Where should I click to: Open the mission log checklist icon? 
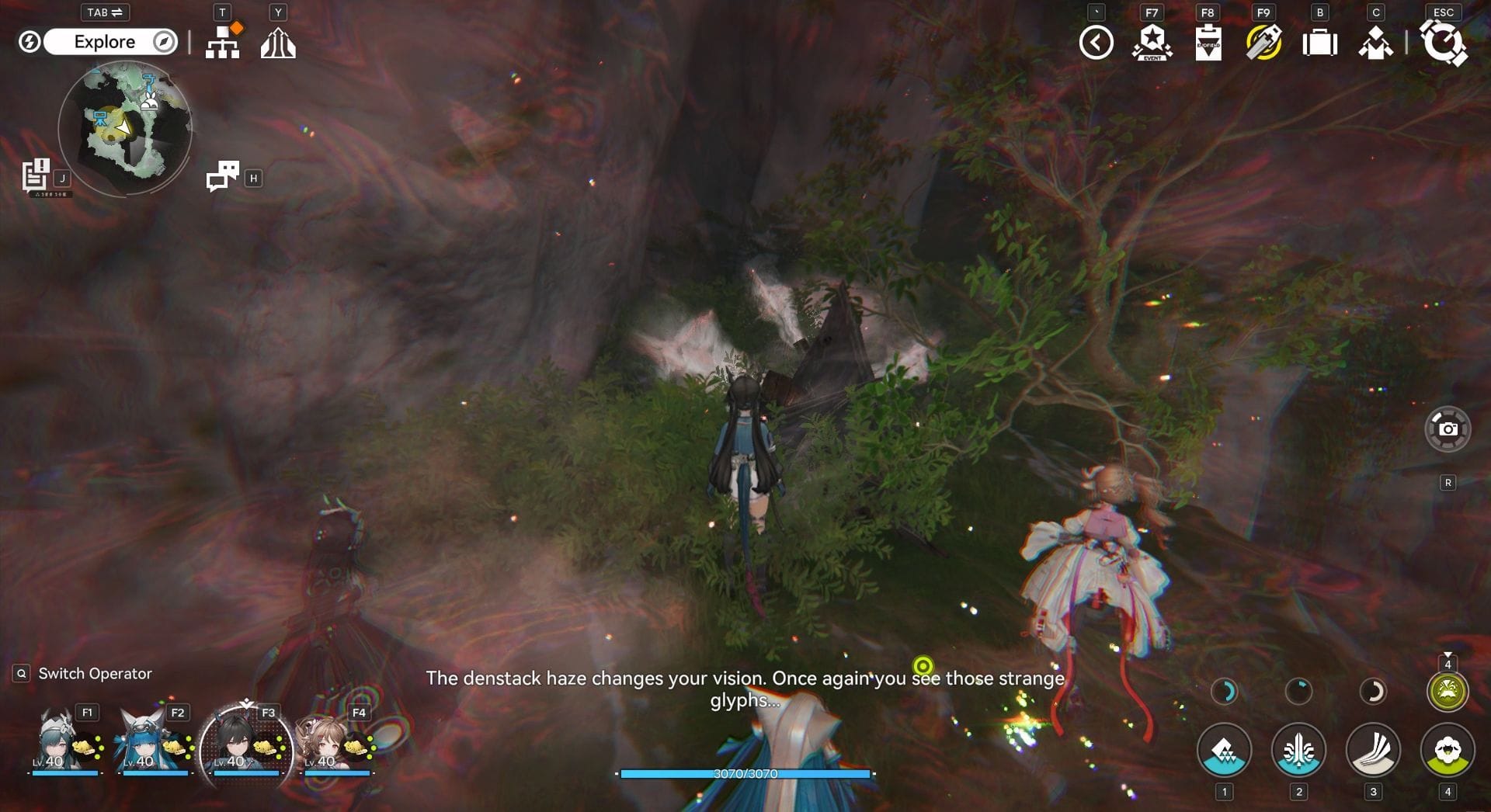click(x=36, y=175)
